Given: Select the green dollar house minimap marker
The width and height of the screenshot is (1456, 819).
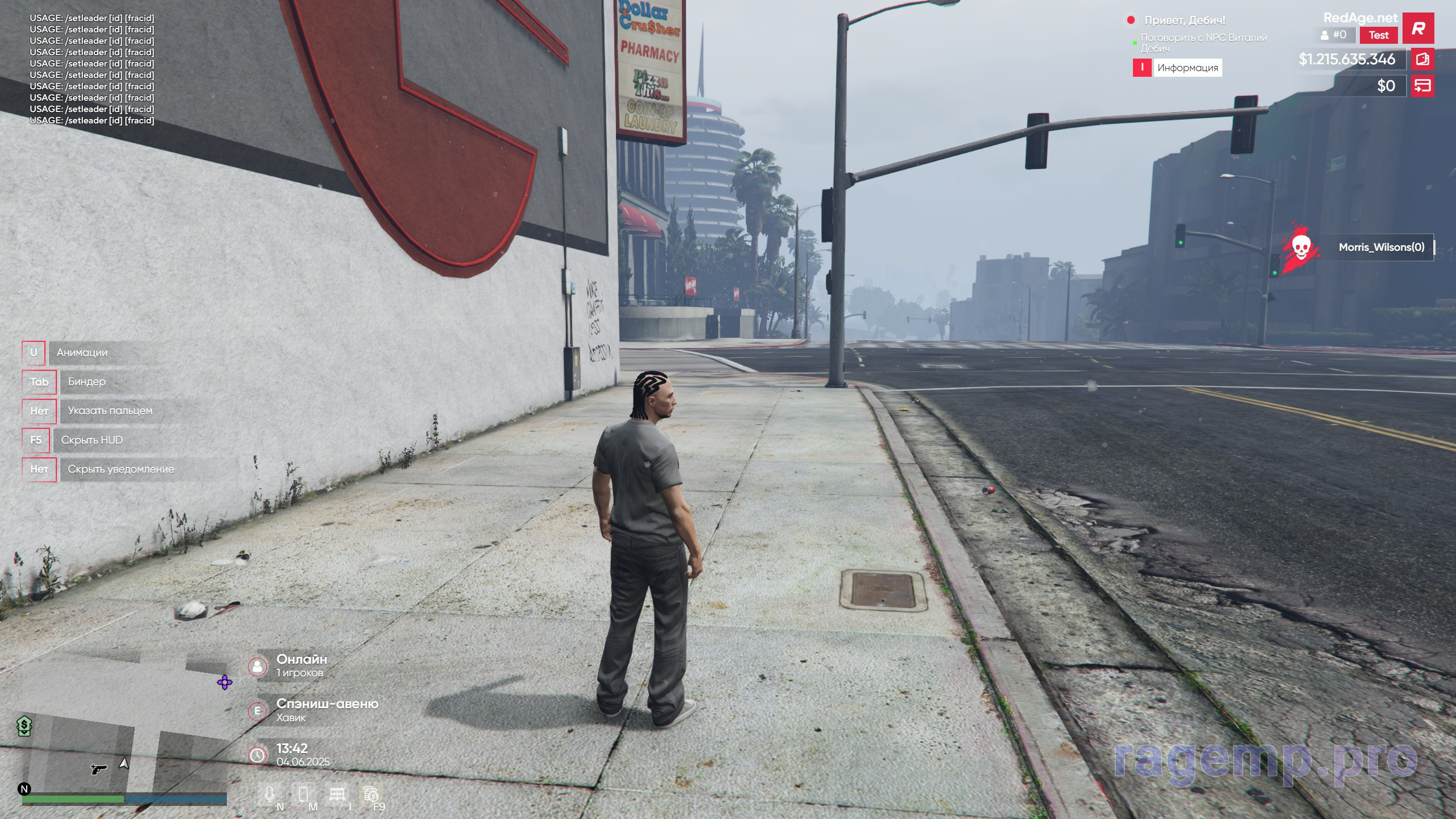Looking at the screenshot, I should 24,726.
